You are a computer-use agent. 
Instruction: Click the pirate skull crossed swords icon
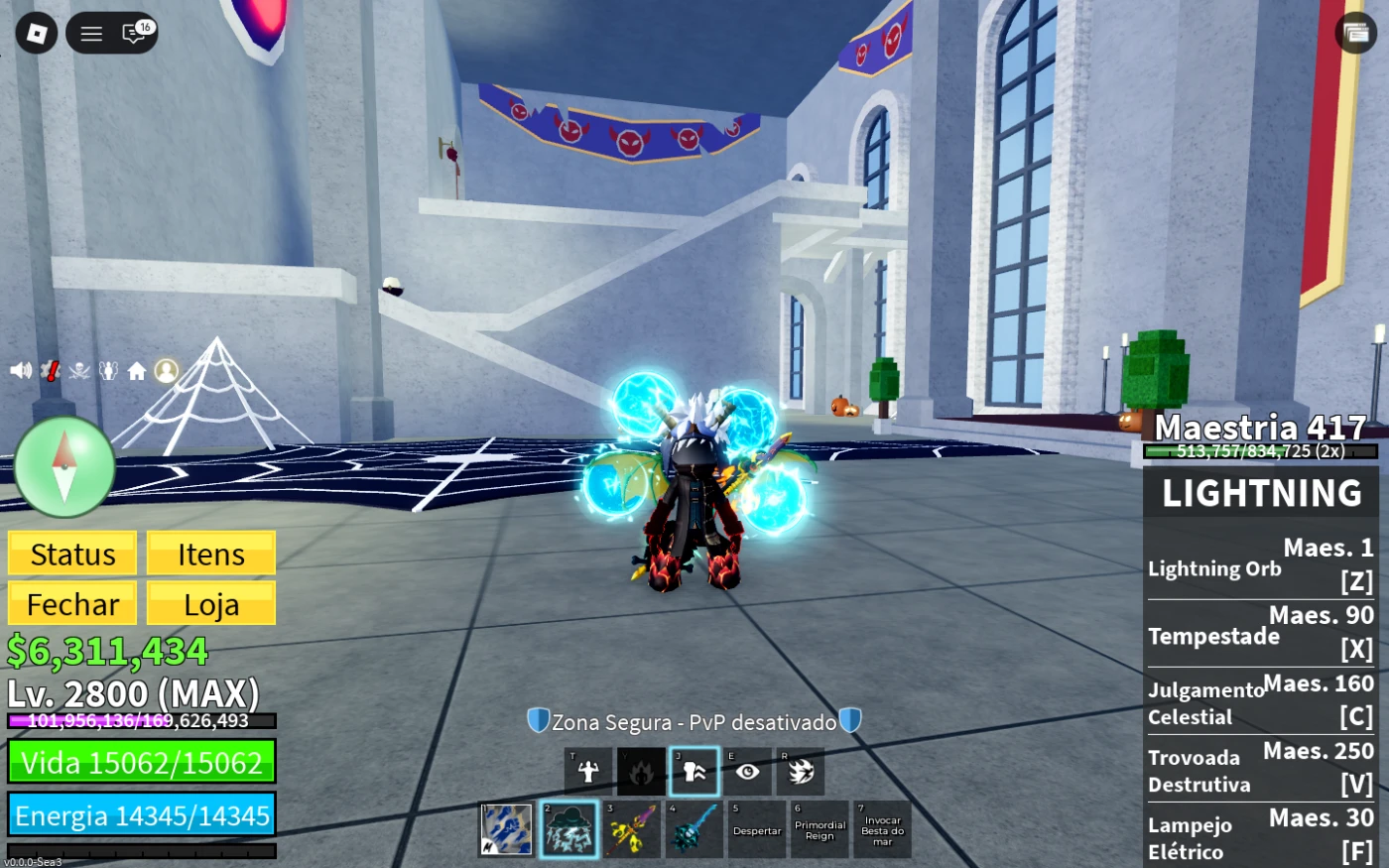point(79,371)
